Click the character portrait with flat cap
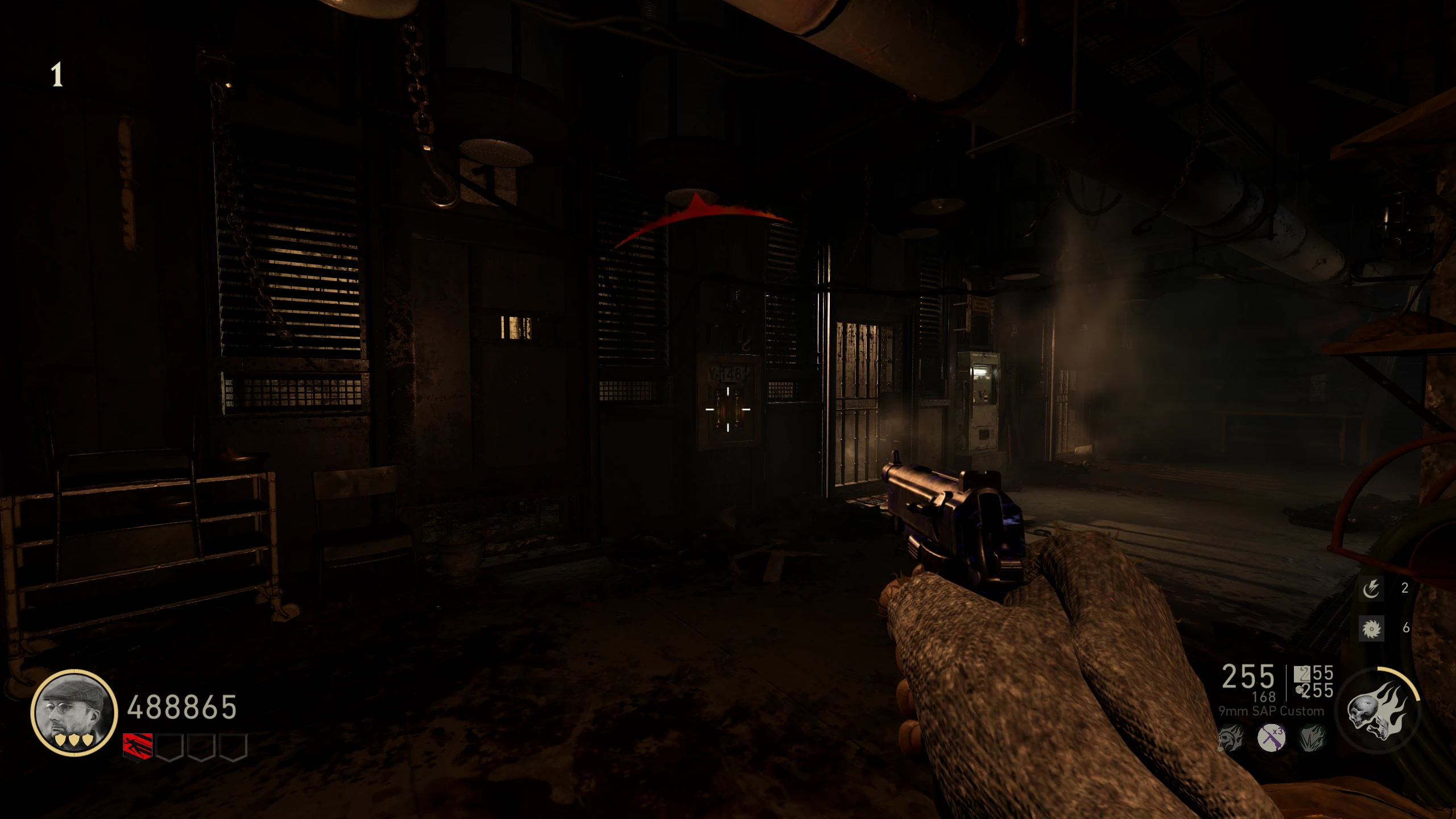The image size is (1456, 819). tap(74, 712)
